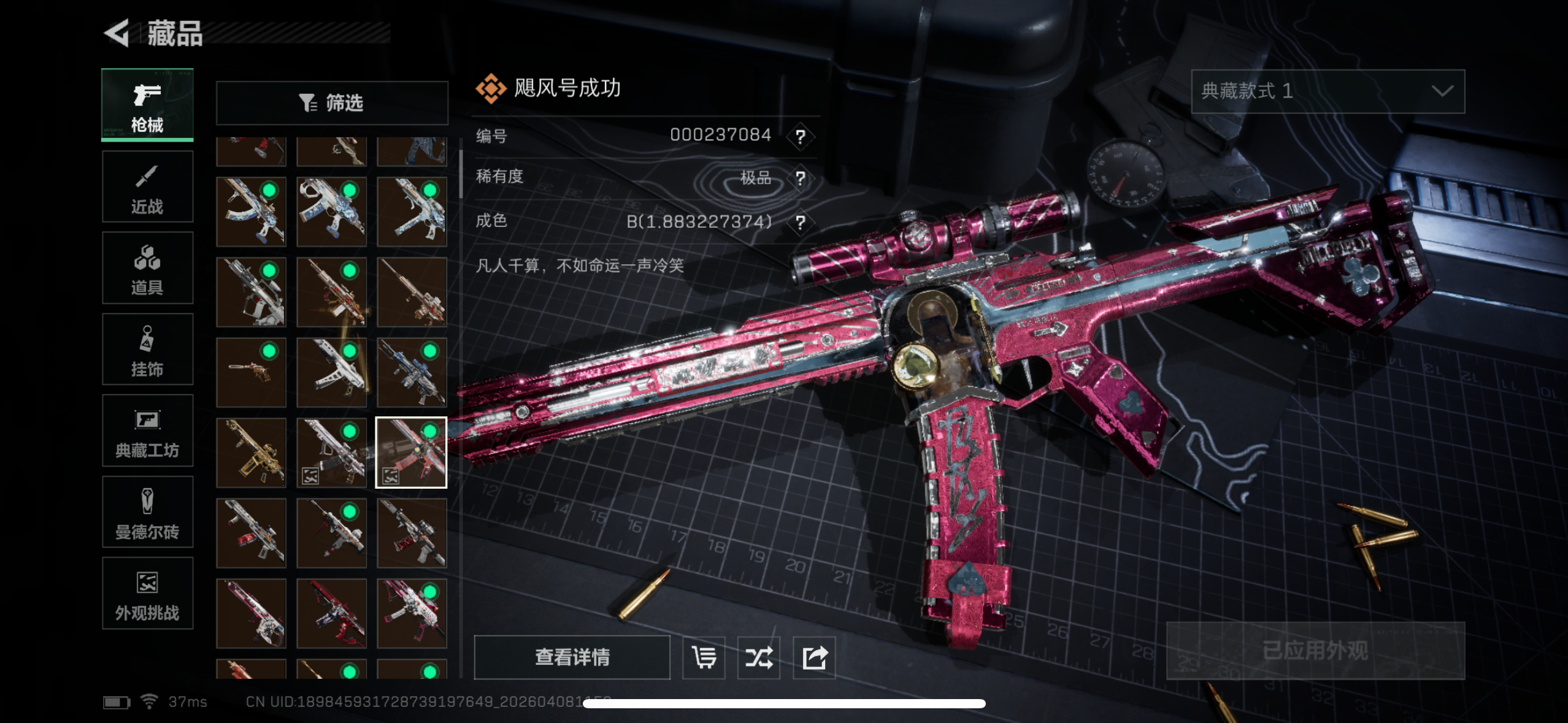Show the 挂饰 charms category
The height and width of the screenshot is (723, 1568).
(x=147, y=350)
